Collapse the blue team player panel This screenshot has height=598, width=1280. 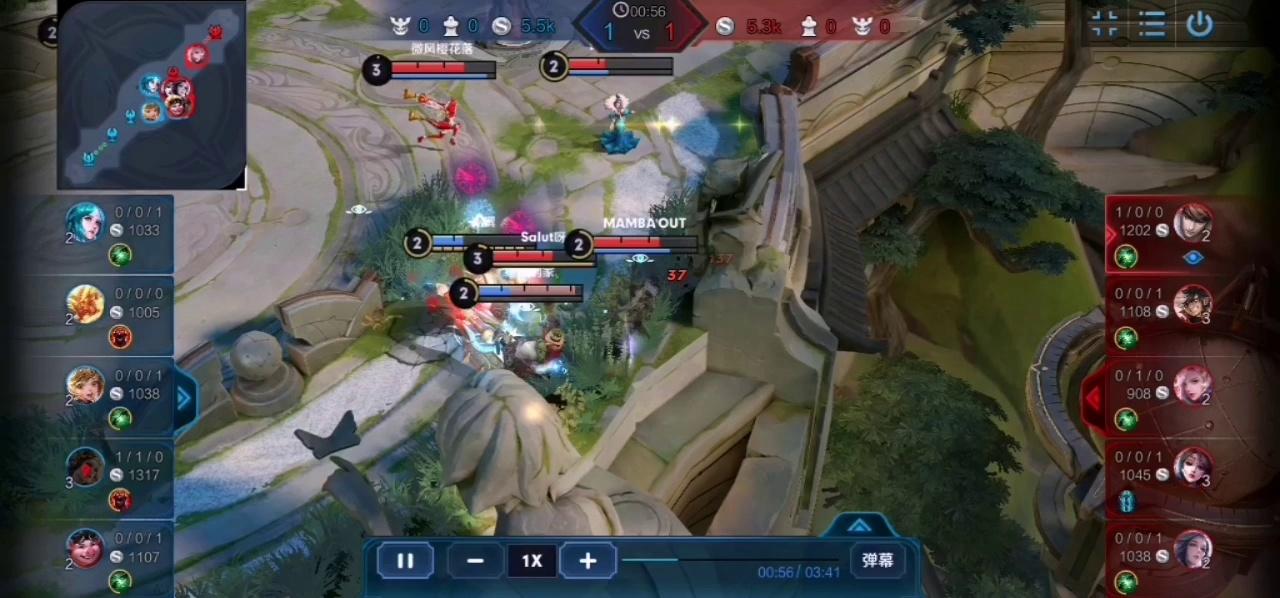(184, 399)
